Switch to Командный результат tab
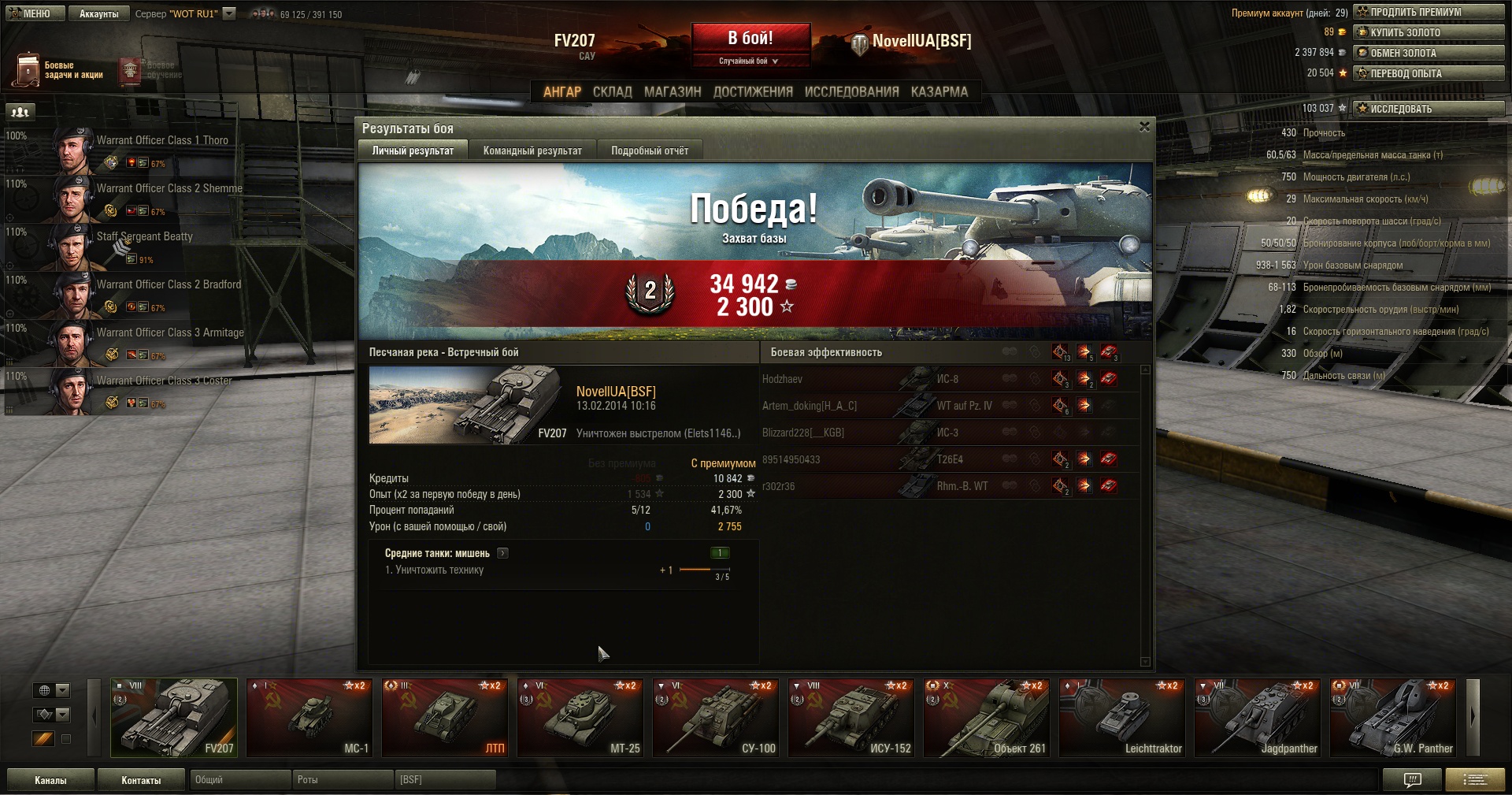The height and width of the screenshot is (795, 1512). point(532,150)
